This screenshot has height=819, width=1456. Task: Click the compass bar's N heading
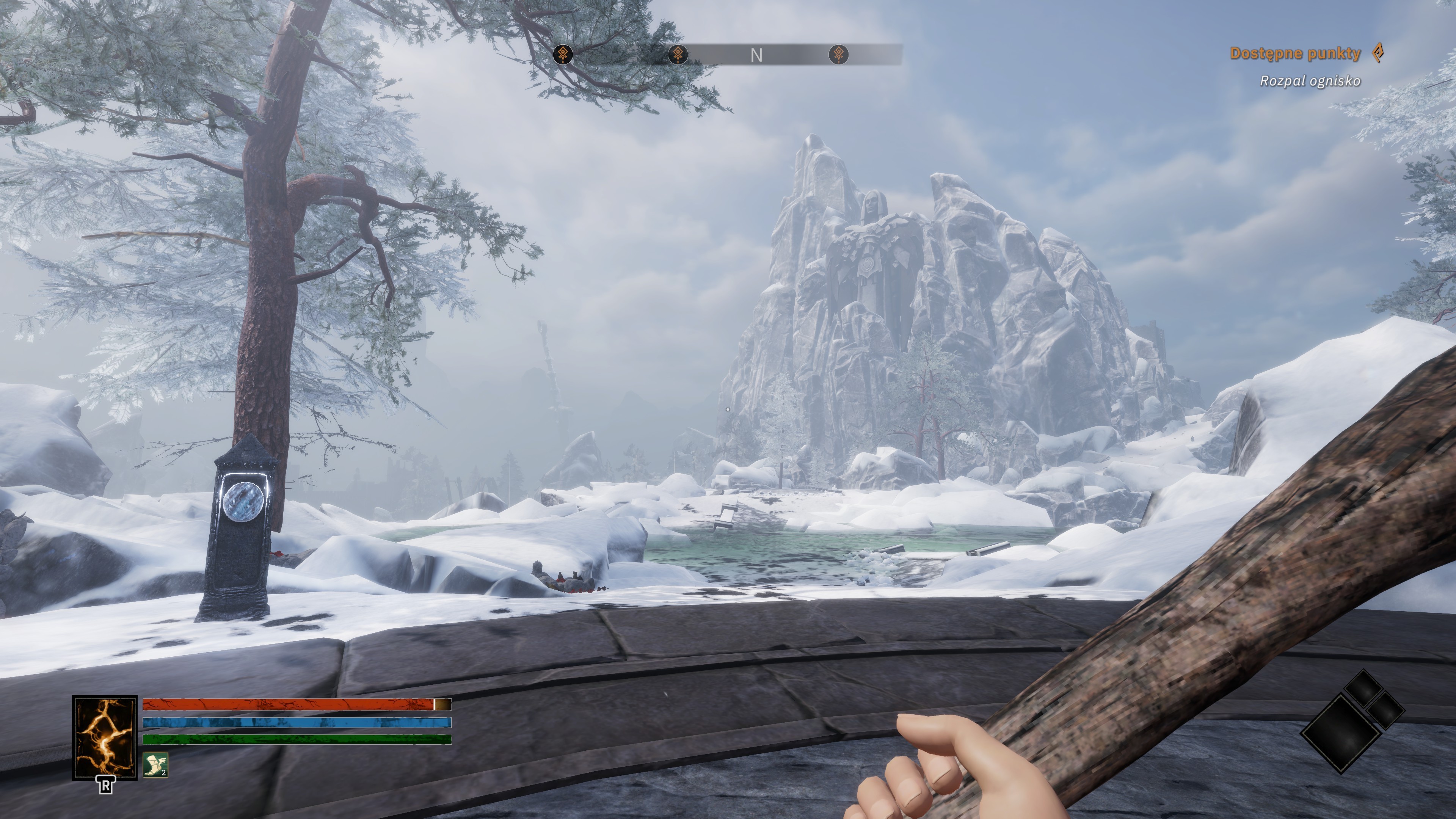pyautogui.click(x=756, y=55)
